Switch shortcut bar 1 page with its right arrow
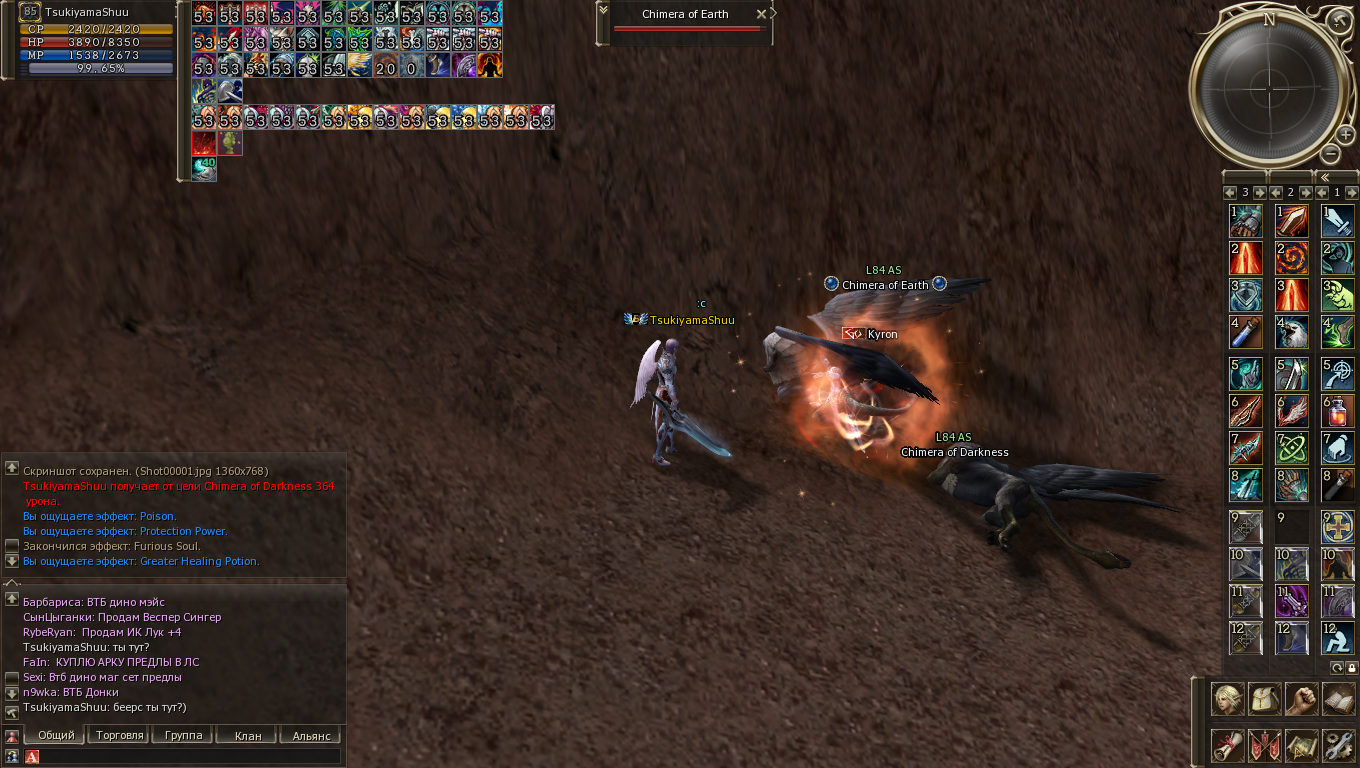Image resolution: width=1360 pixels, height=768 pixels. (1350, 191)
